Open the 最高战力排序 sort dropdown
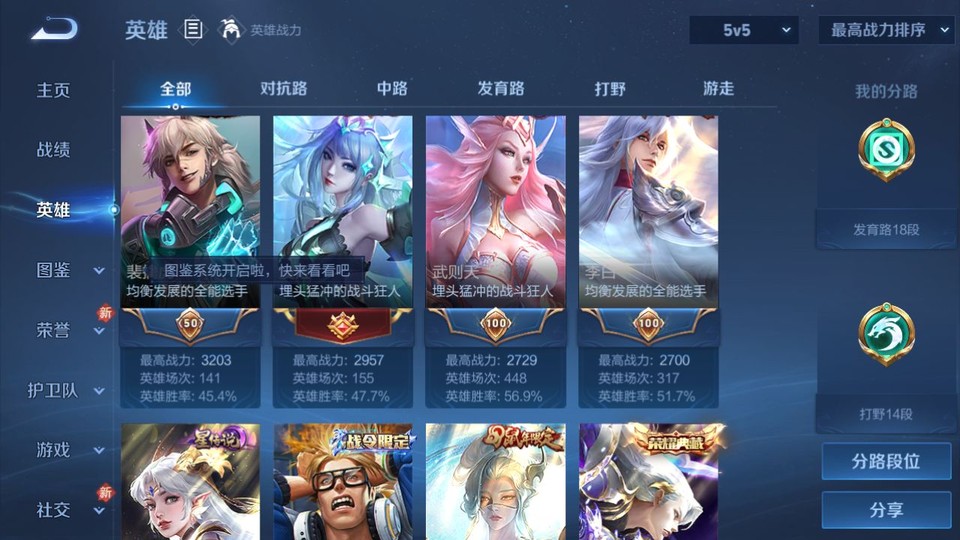This screenshot has height=540, width=960. [x=885, y=30]
